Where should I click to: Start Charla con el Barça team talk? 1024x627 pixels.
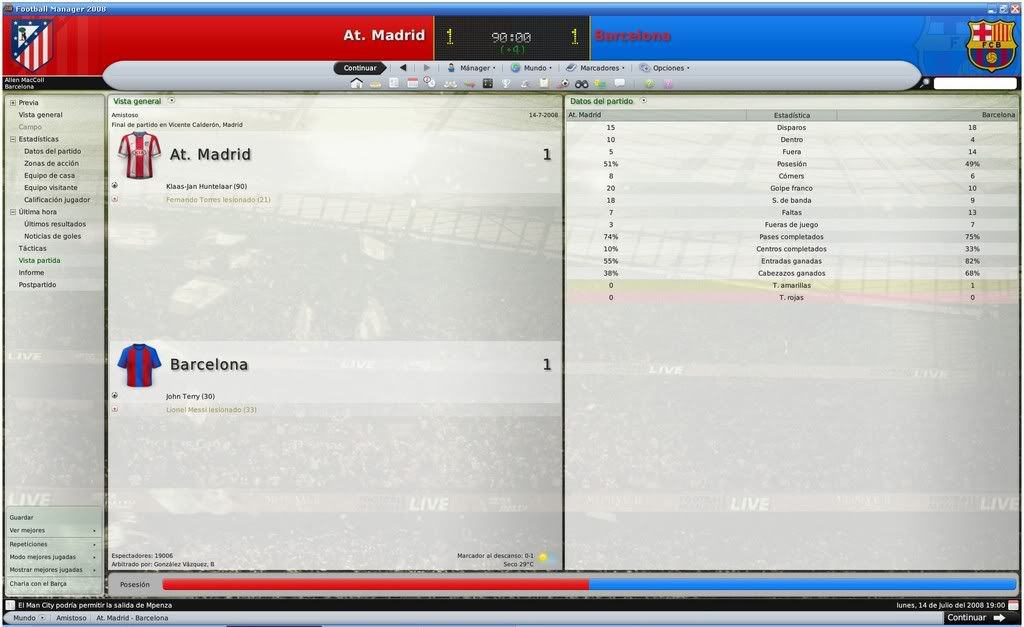click(38, 583)
